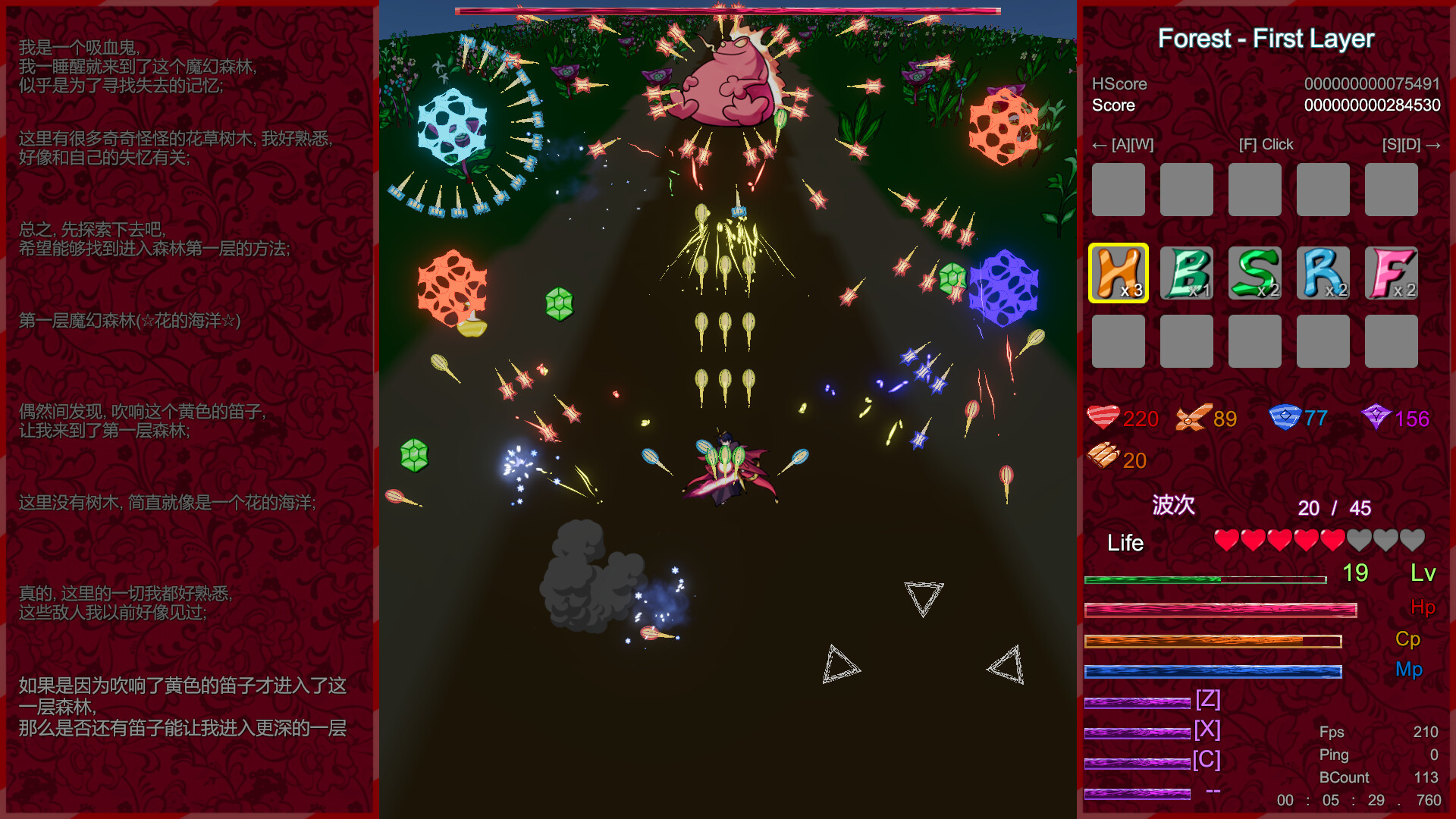Click the blue gem icon showing 77
The image size is (1456, 819).
pyautogui.click(x=1285, y=416)
